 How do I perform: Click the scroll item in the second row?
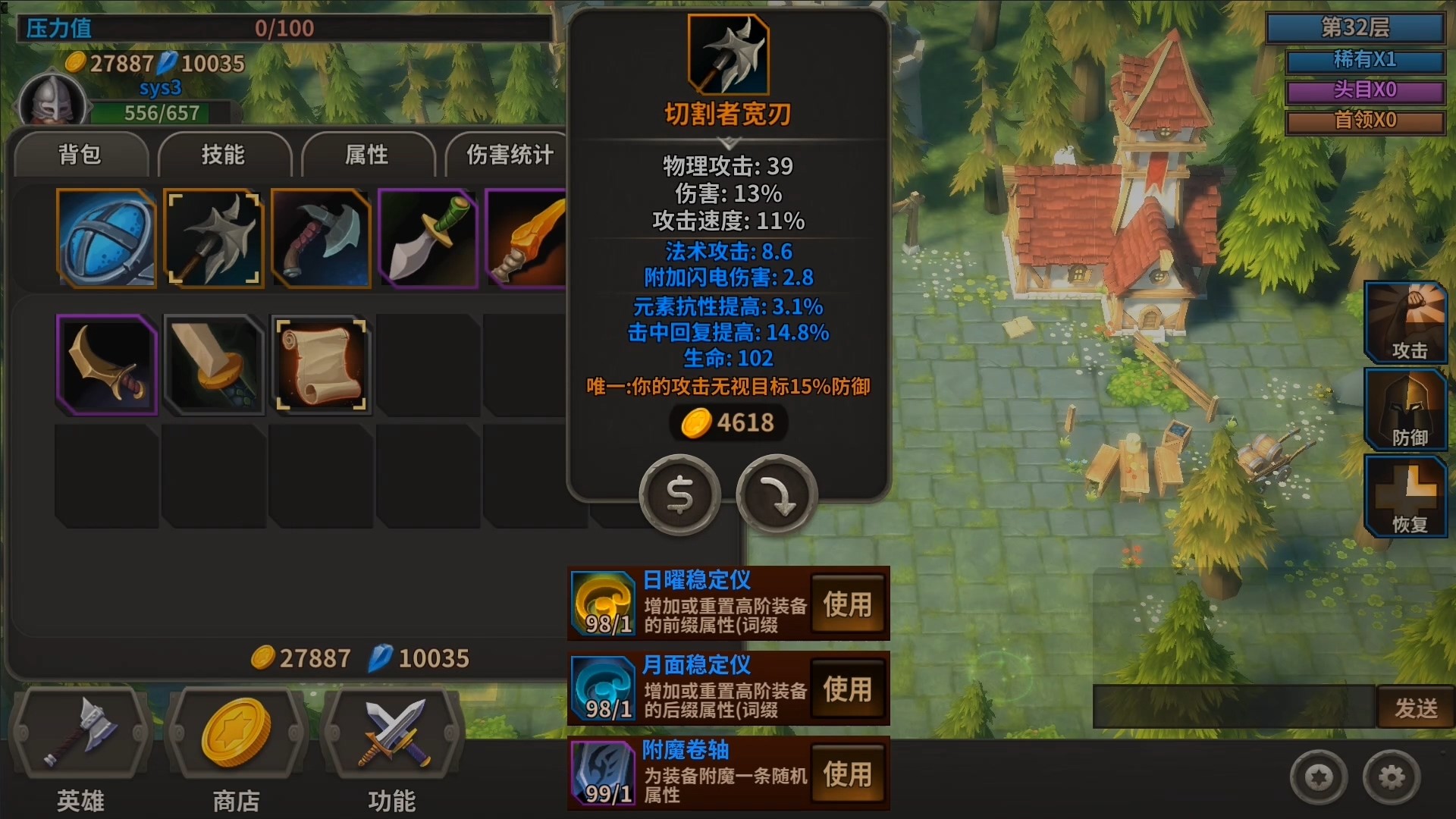(321, 364)
